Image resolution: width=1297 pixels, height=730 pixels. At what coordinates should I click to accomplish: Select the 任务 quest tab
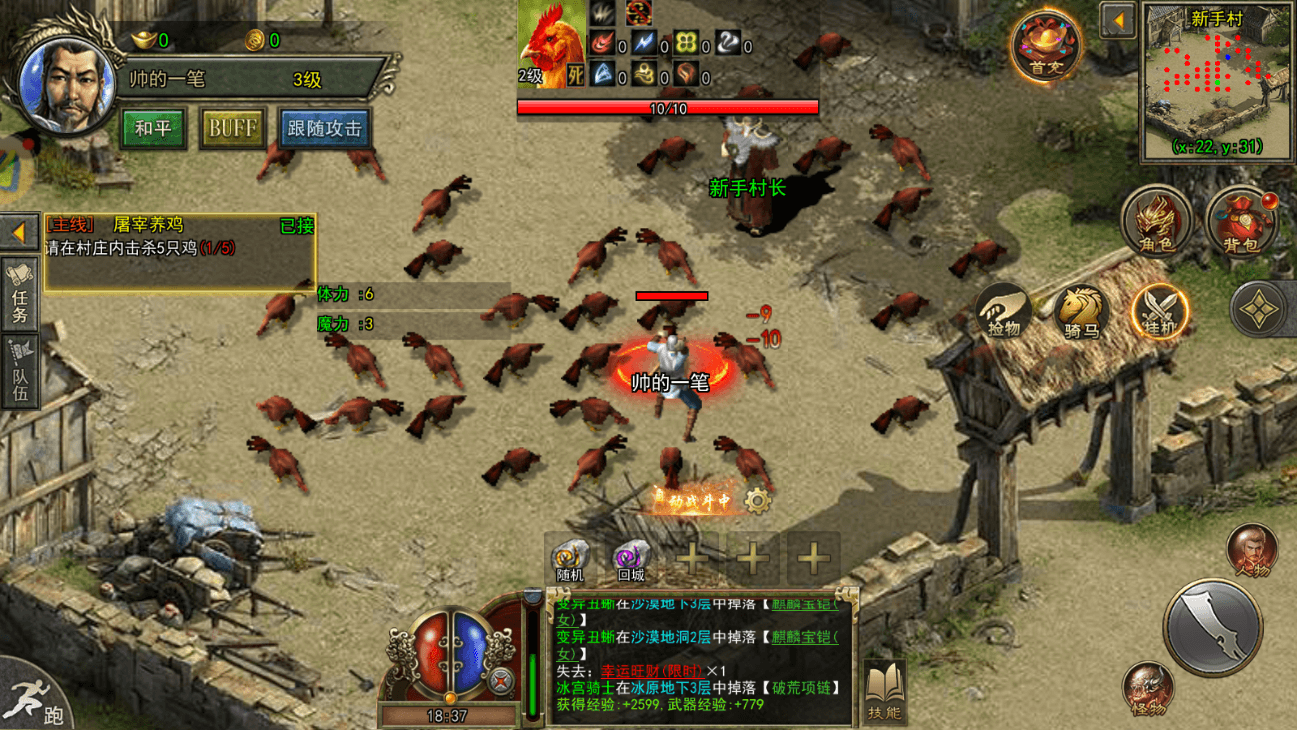pos(20,296)
